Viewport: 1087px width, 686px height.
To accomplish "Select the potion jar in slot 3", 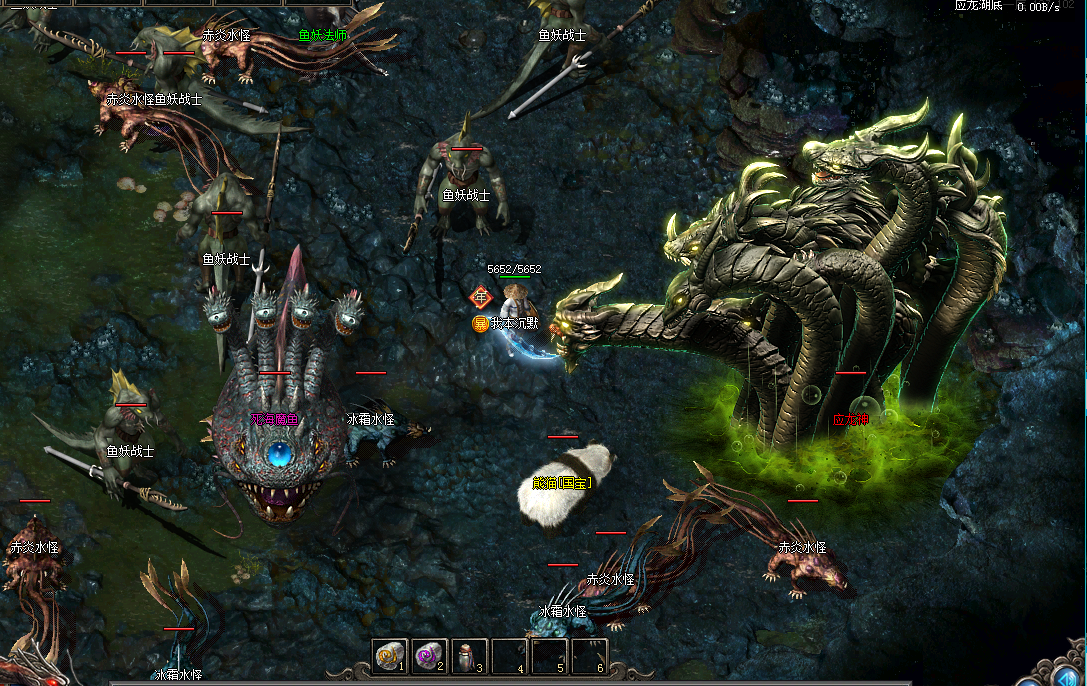I will [x=468, y=656].
